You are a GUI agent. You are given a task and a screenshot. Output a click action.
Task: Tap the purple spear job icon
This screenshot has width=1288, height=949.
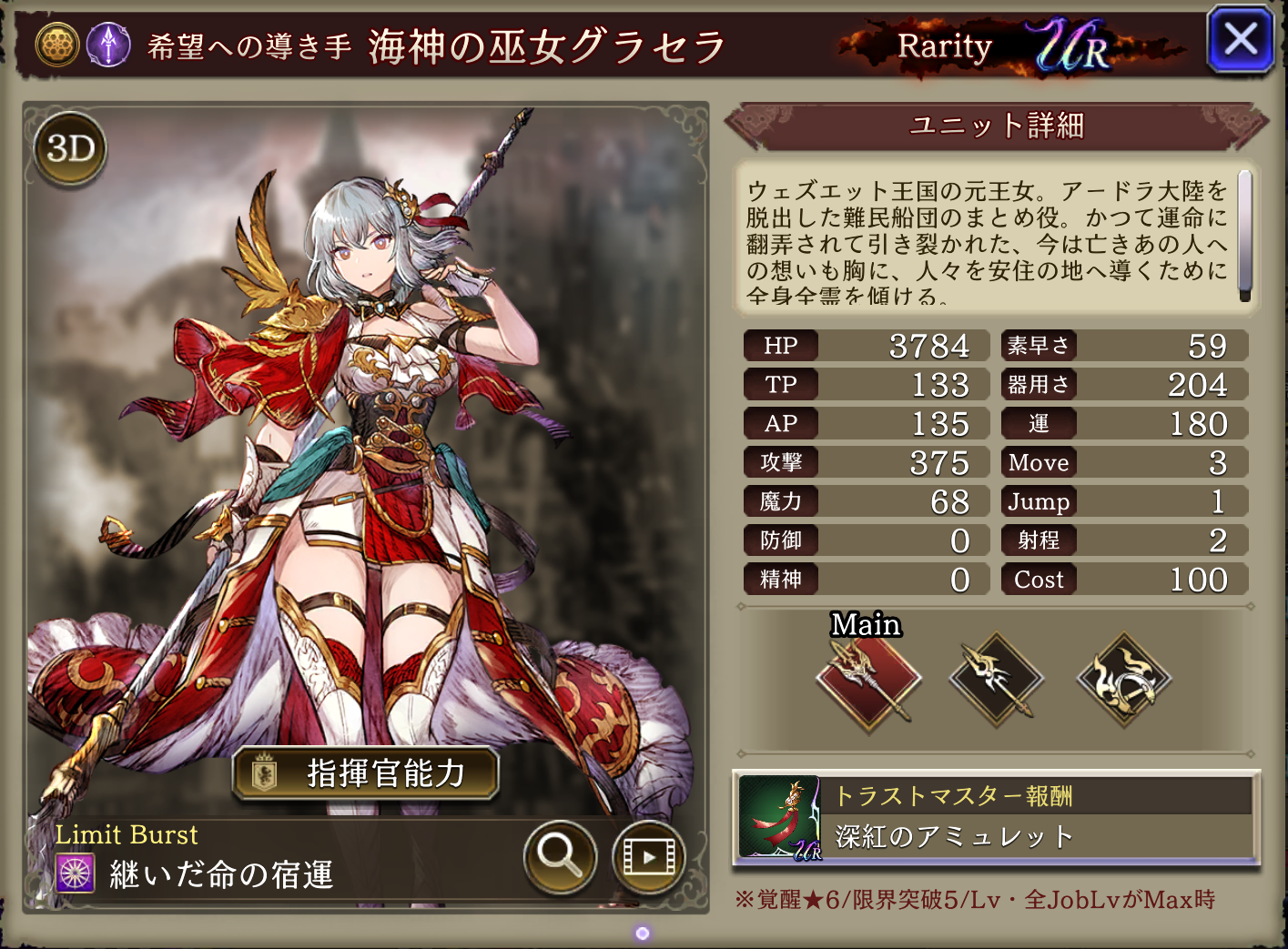[x=108, y=45]
